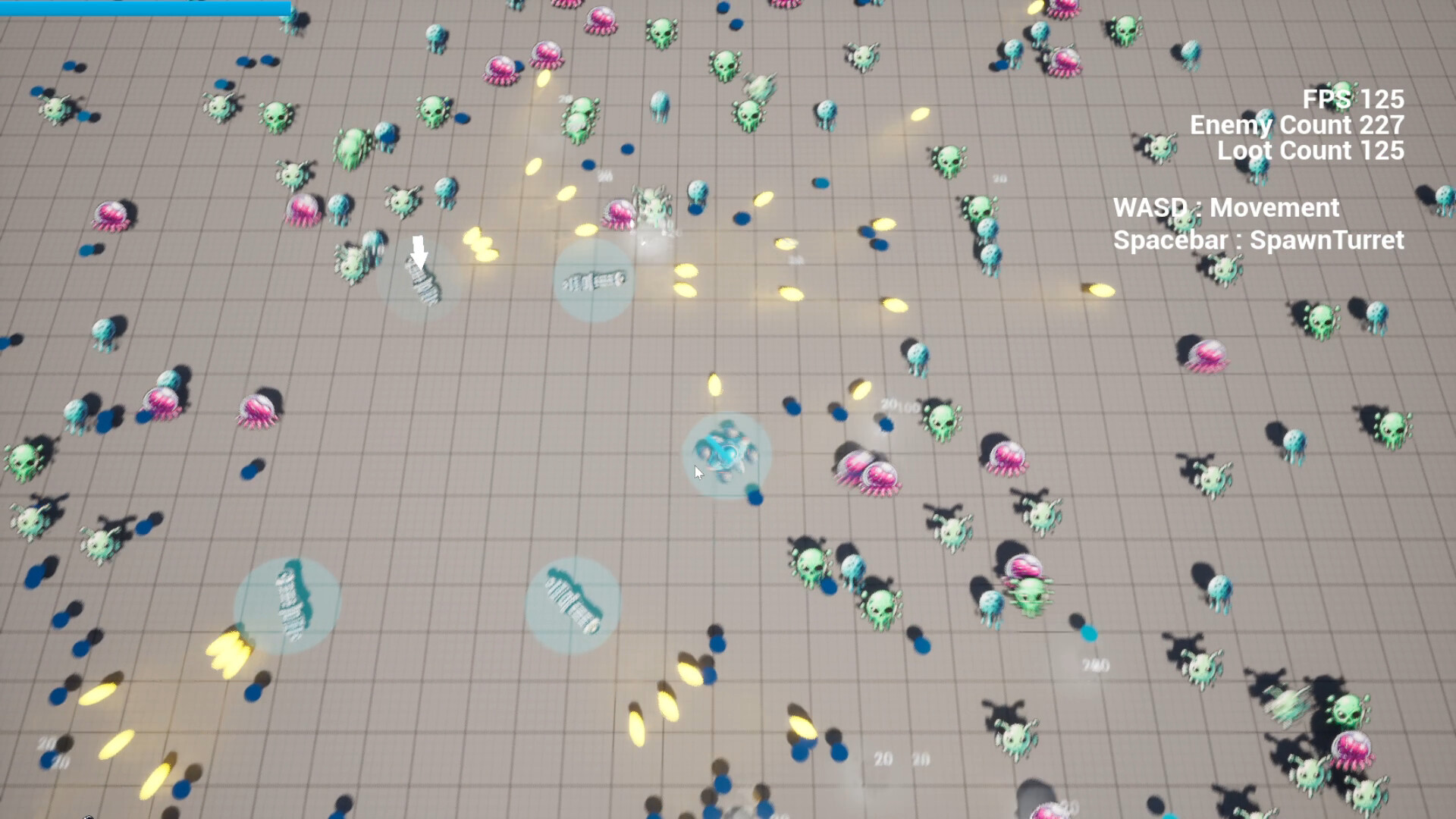Select the turret in the upper-middle circle

[594, 282]
